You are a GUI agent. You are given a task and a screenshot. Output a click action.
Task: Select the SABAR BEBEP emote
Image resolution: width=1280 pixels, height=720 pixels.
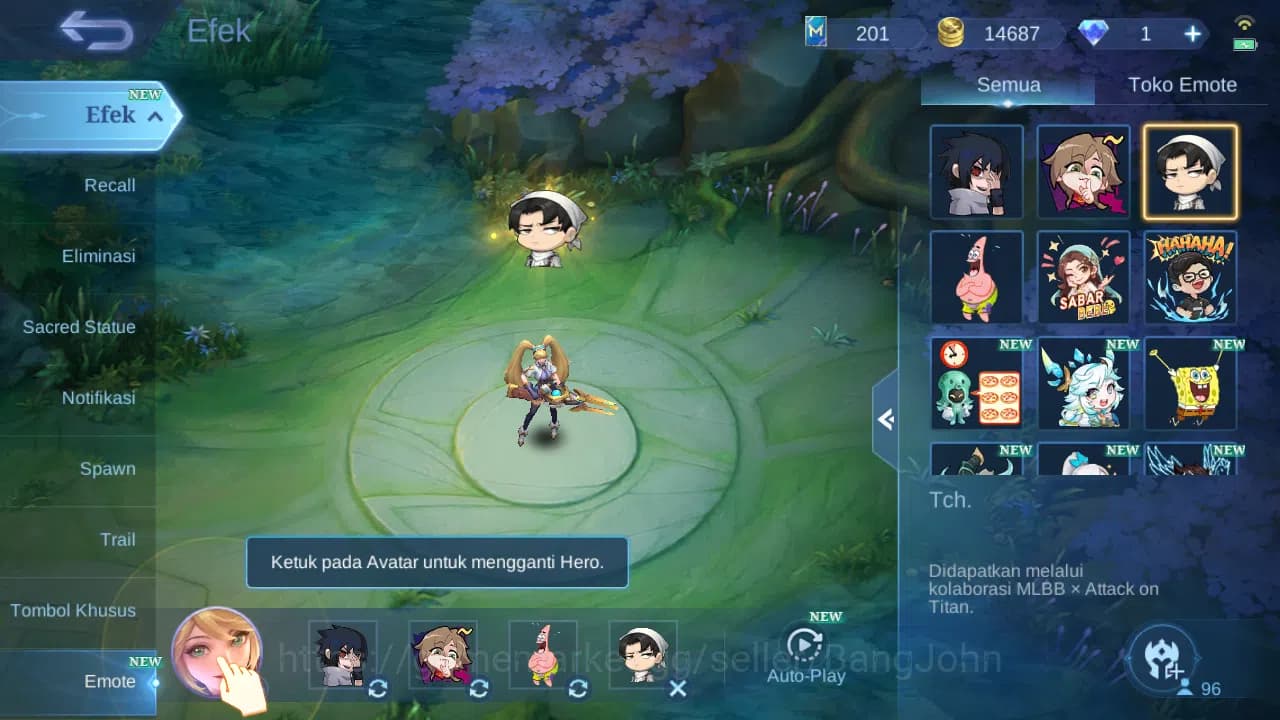tap(1083, 278)
